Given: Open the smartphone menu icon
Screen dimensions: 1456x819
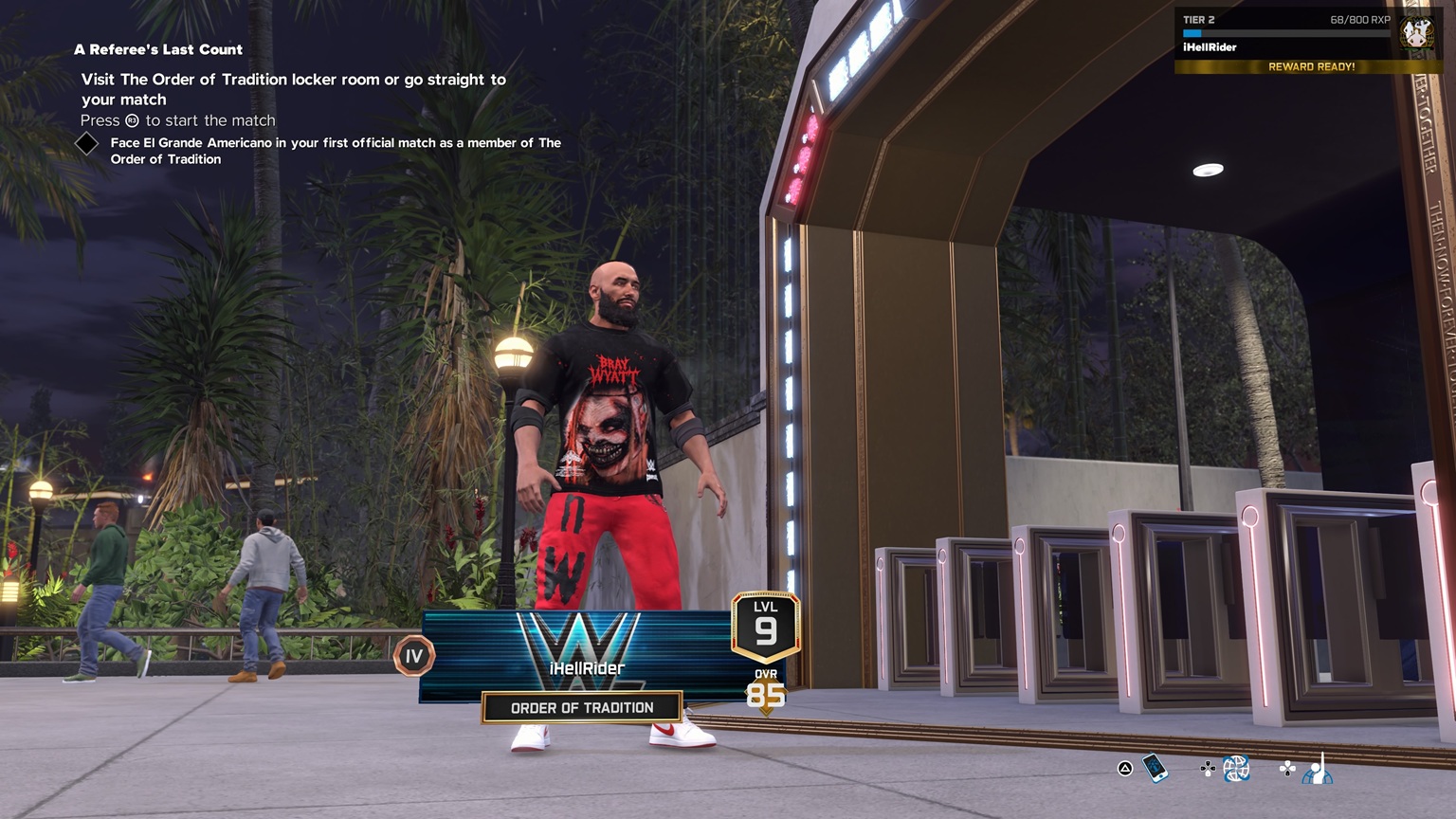Looking at the screenshot, I should tap(1155, 768).
